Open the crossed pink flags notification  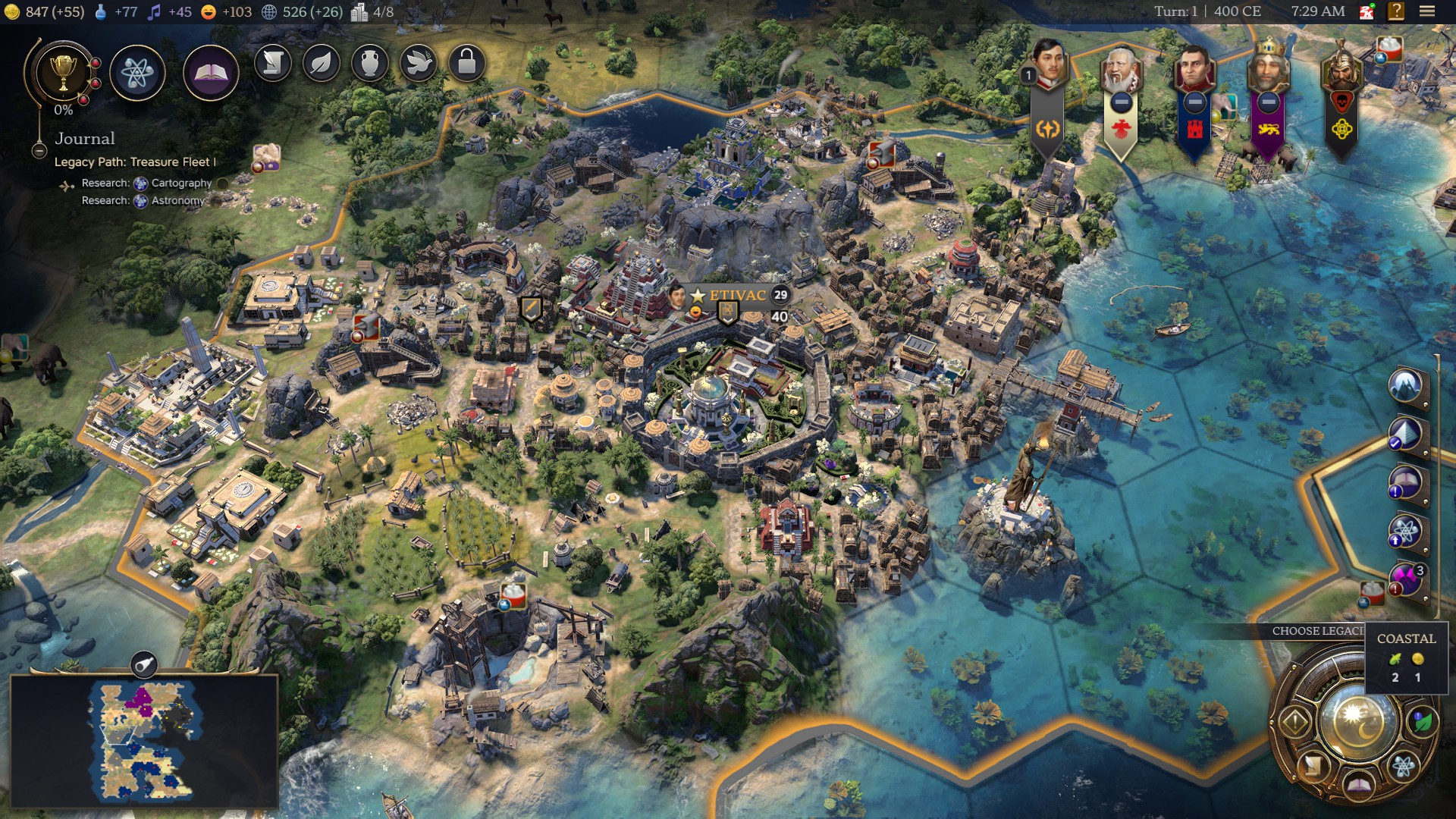pos(1404,580)
